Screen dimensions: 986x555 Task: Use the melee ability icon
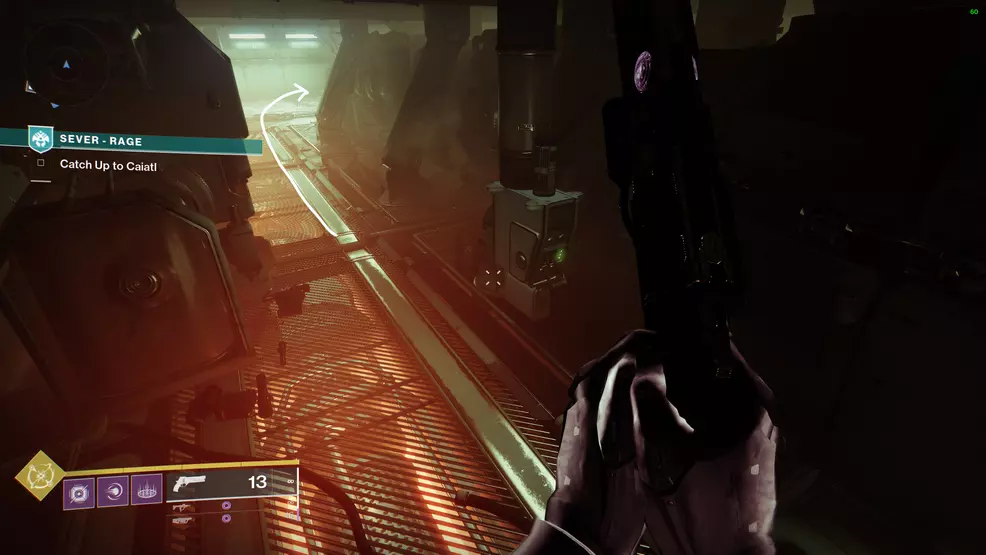pyautogui.click(x=113, y=490)
